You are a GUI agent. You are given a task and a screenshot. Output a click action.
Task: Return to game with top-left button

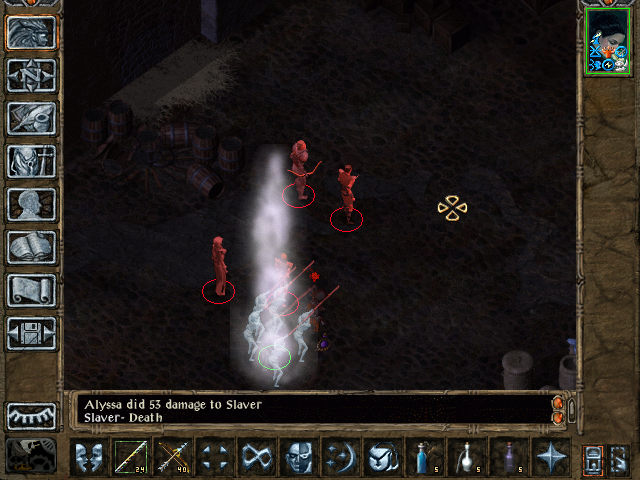click(x=31, y=32)
